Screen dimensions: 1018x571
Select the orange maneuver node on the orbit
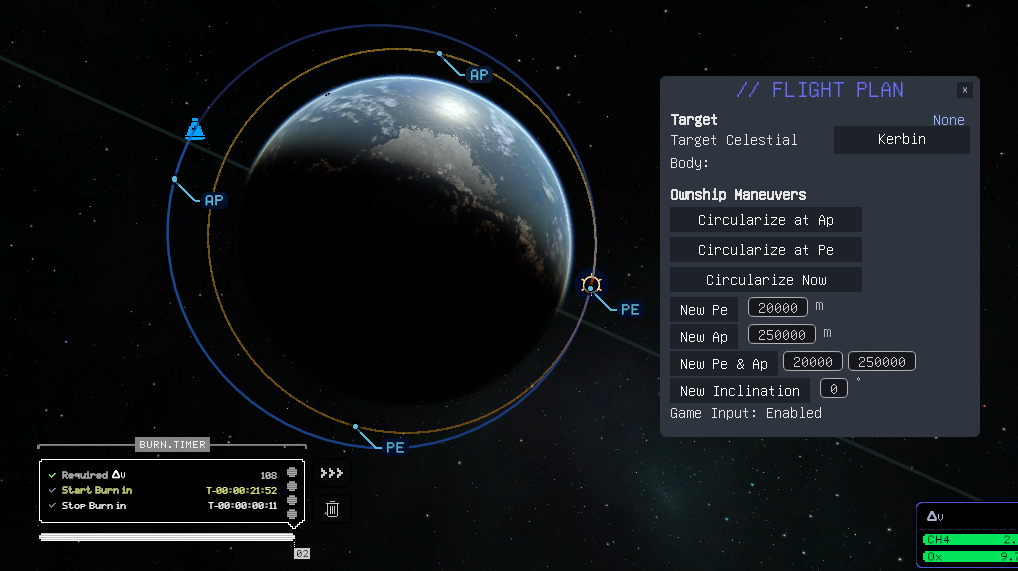(x=591, y=285)
